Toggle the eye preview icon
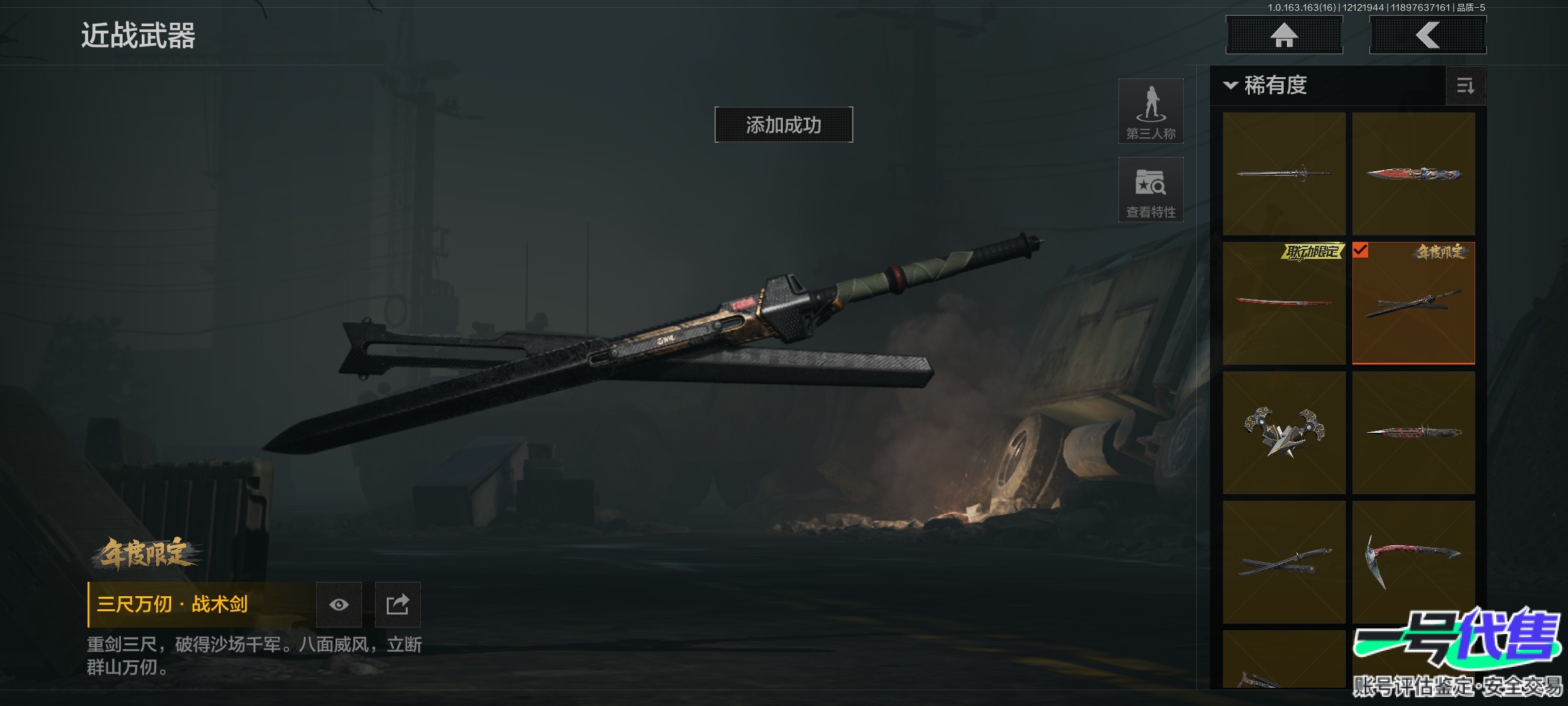The image size is (1568, 706). tap(338, 605)
